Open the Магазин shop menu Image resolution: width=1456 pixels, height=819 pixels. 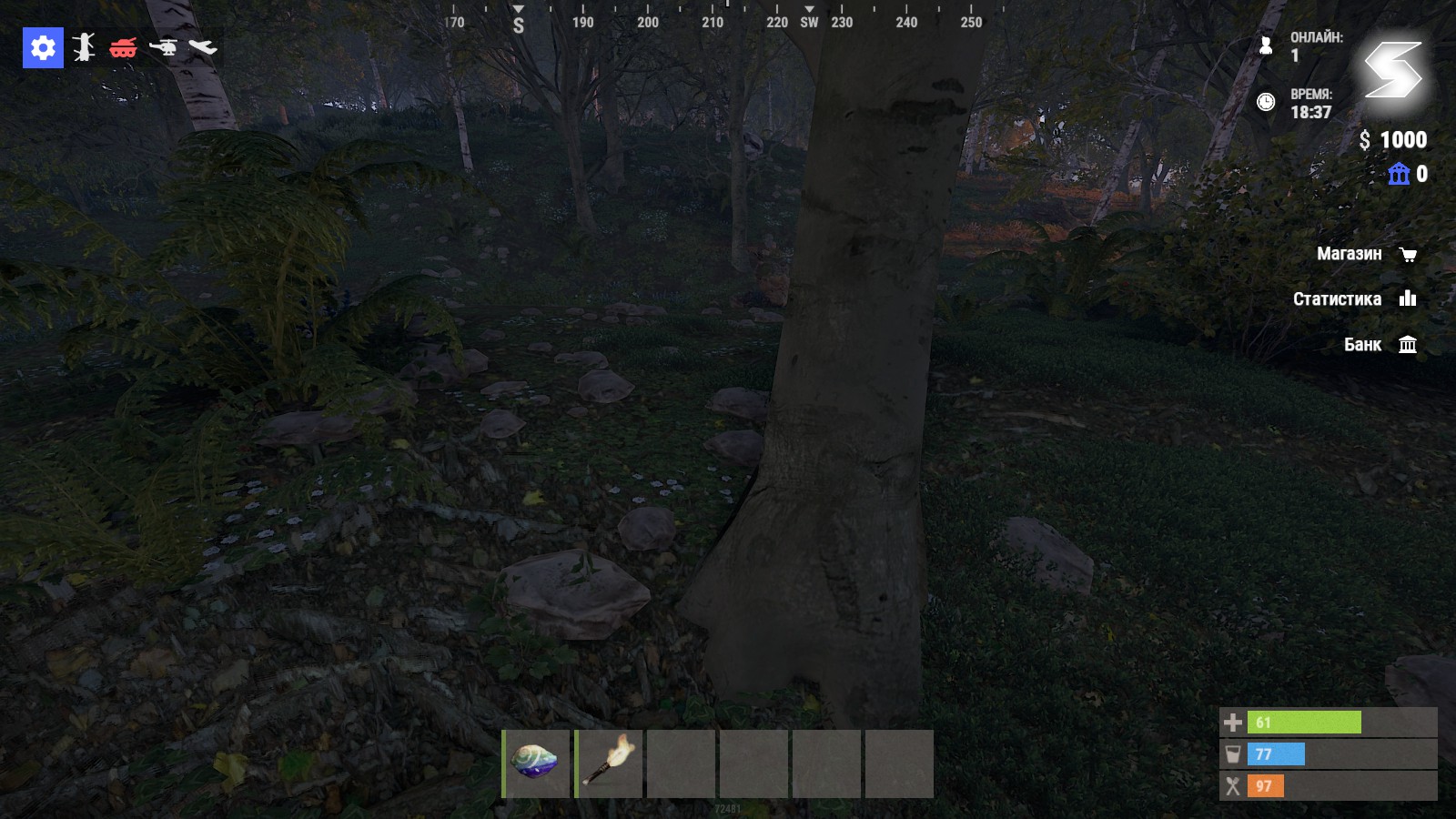[x=1366, y=254]
